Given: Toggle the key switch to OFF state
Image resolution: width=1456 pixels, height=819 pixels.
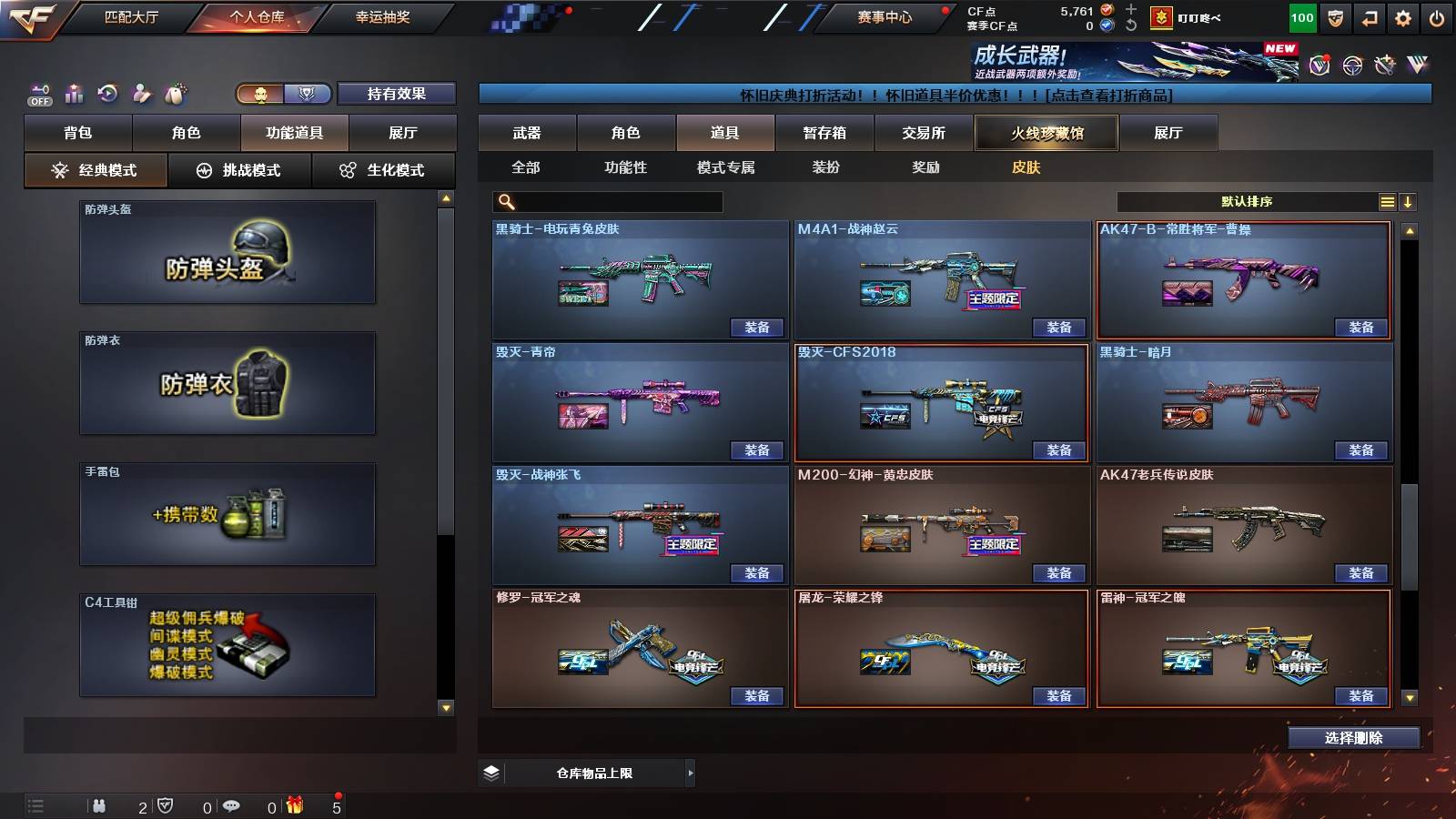Looking at the screenshot, I should click(38, 91).
